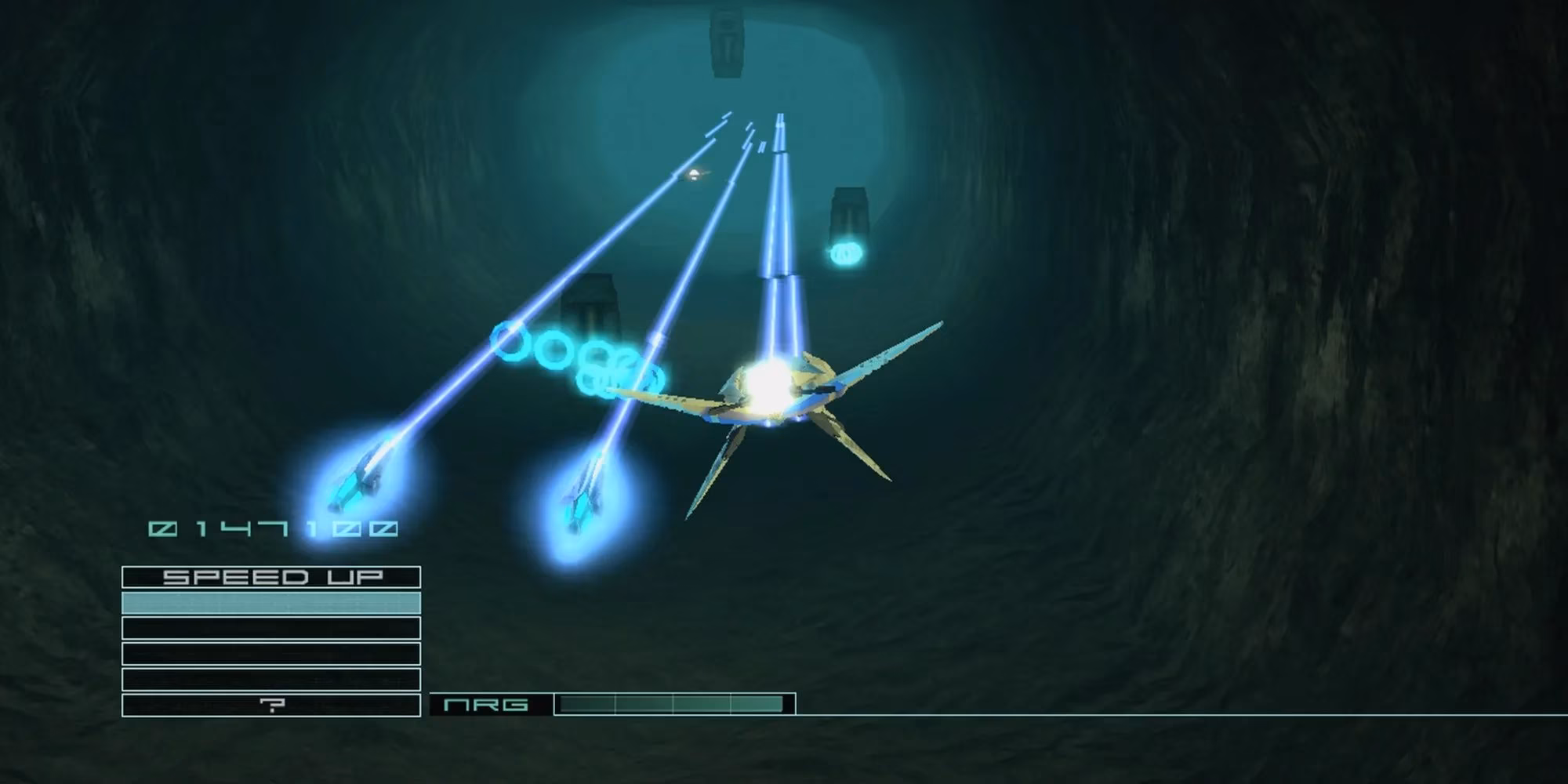The width and height of the screenshot is (1568, 784).
Task: Select the glowing blue power-up orb
Action: [x=846, y=252]
